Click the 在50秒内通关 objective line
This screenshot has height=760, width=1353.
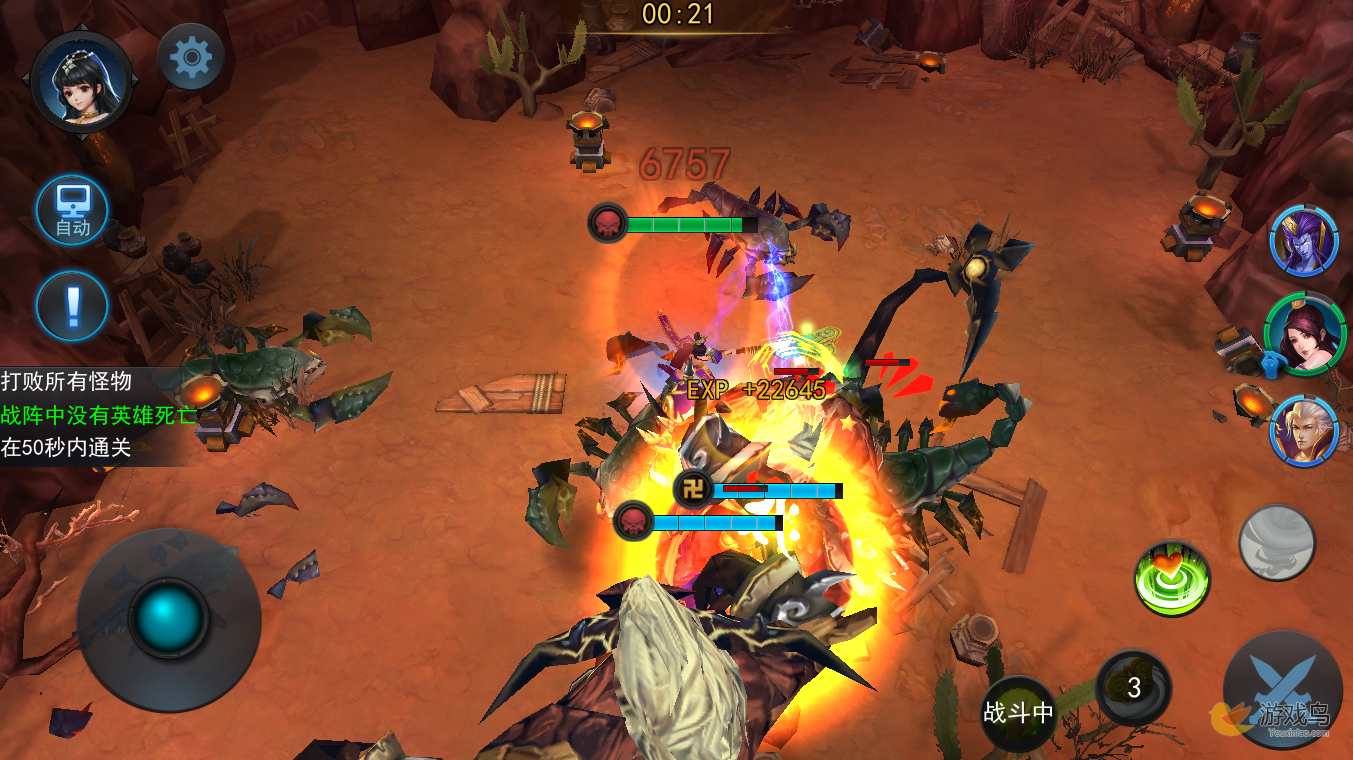pos(67,447)
